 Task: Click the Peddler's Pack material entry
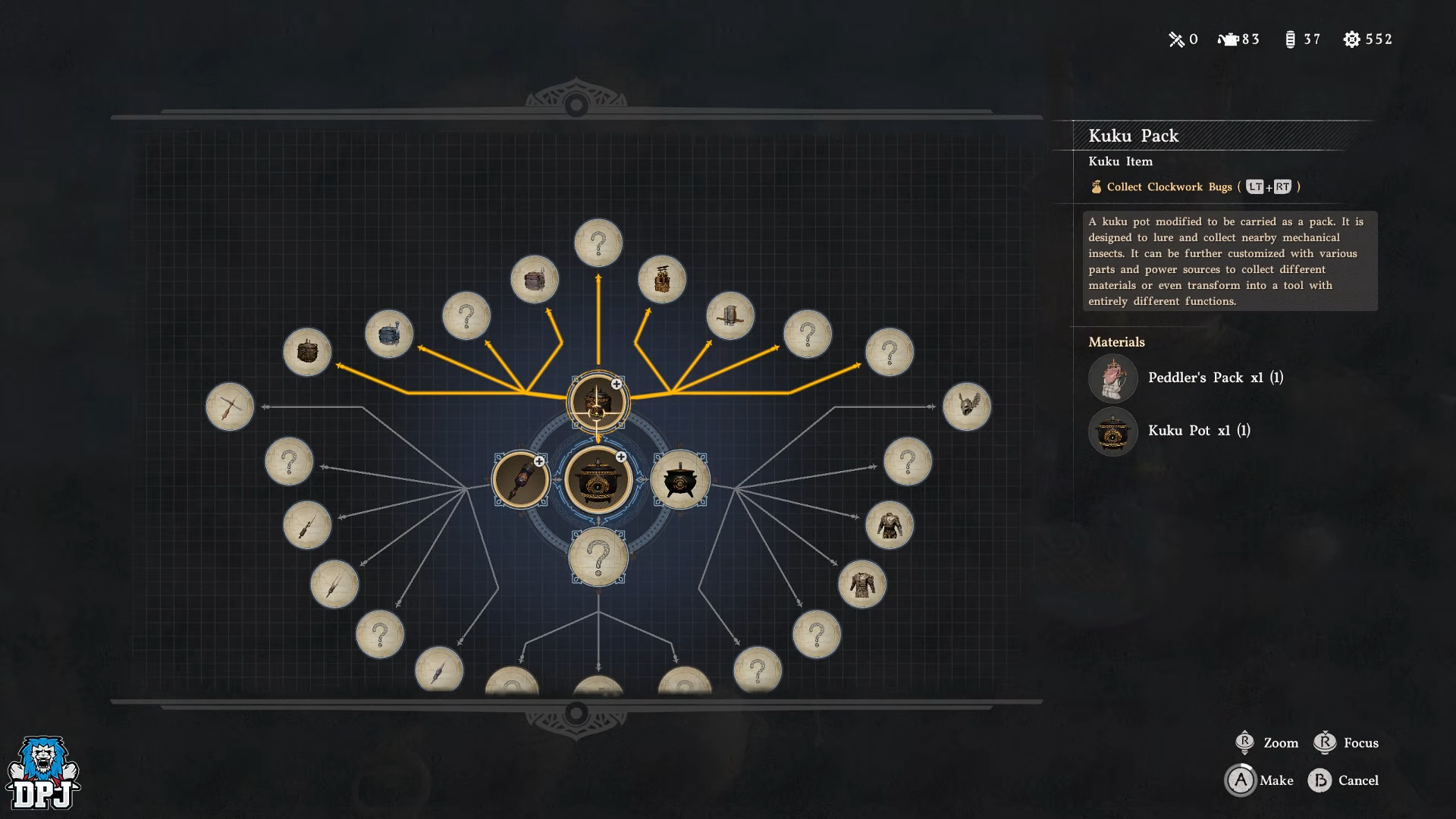coord(1186,378)
